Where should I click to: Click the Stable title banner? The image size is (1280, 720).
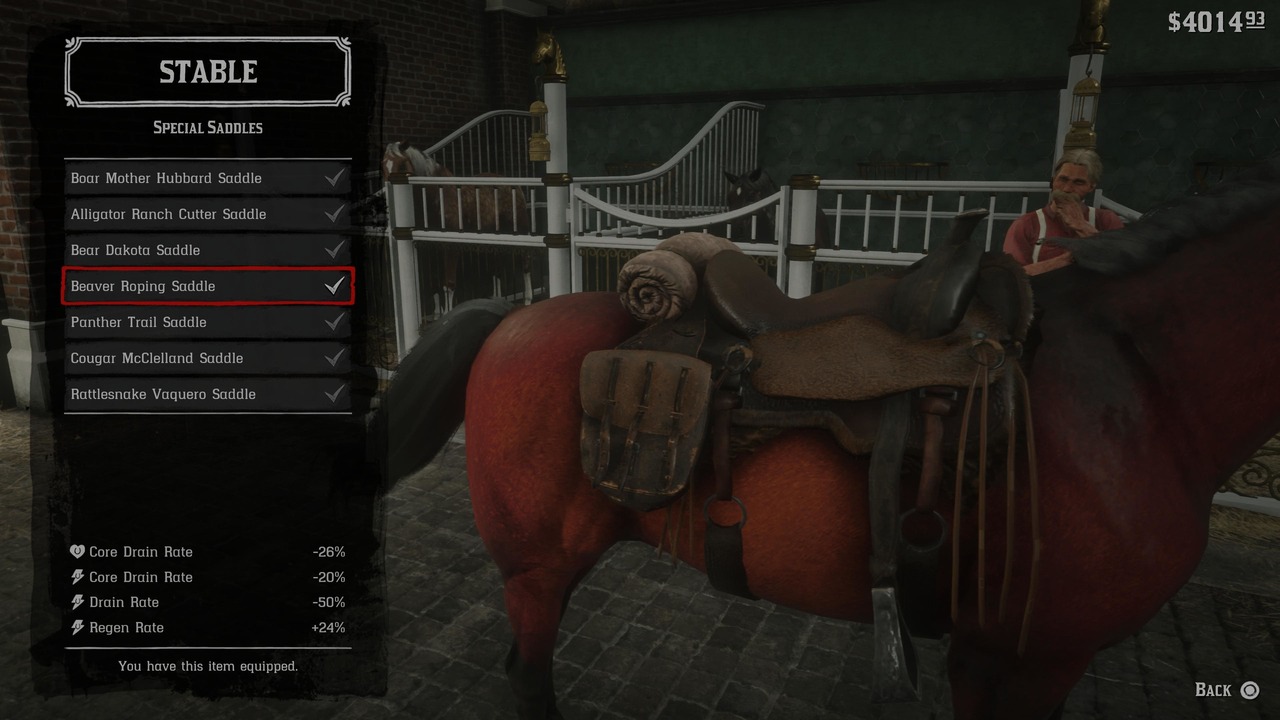(x=207, y=71)
